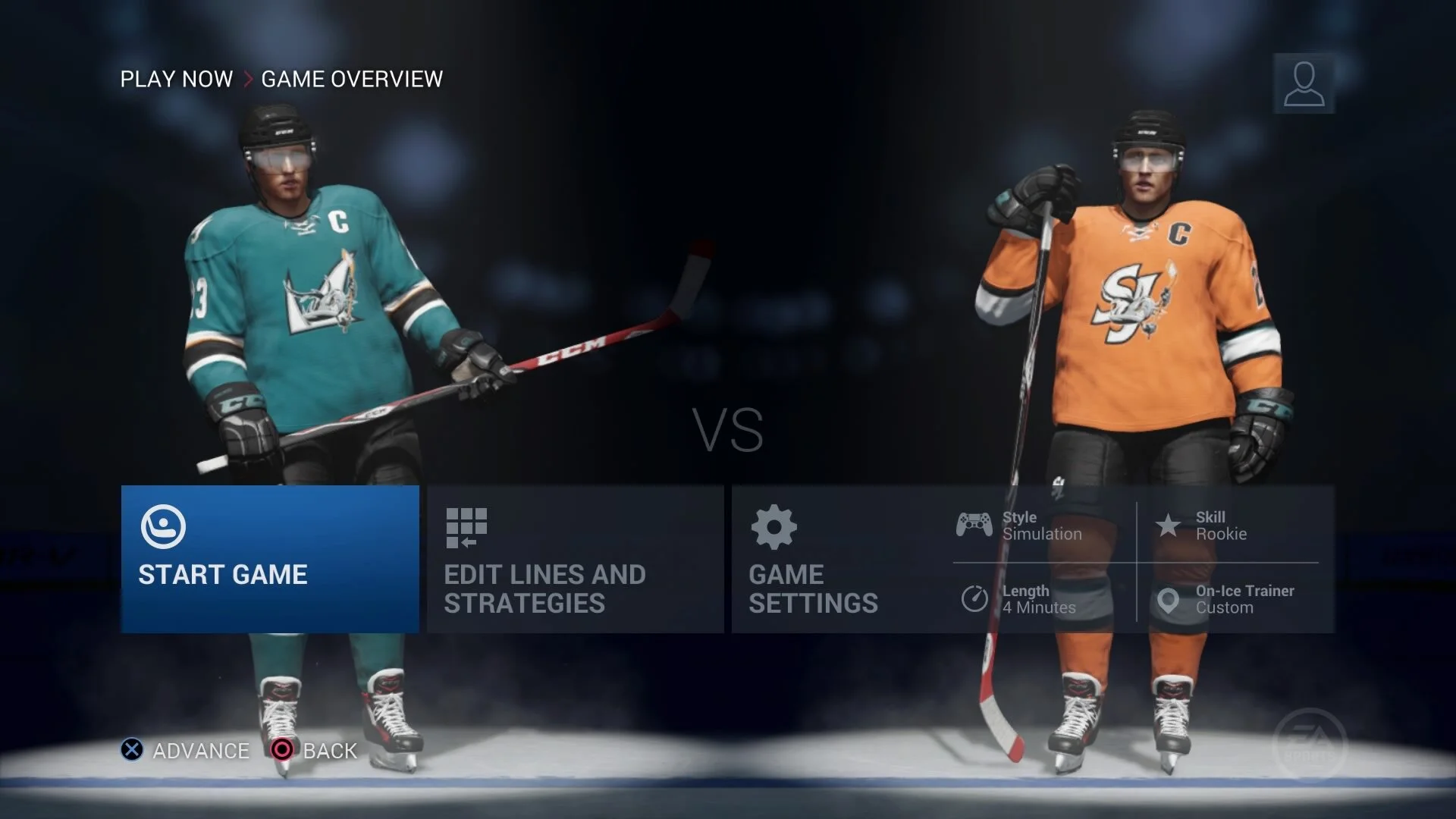1456x819 pixels.
Task: Open the Game Settings tile
Action: tap(834, 559)
